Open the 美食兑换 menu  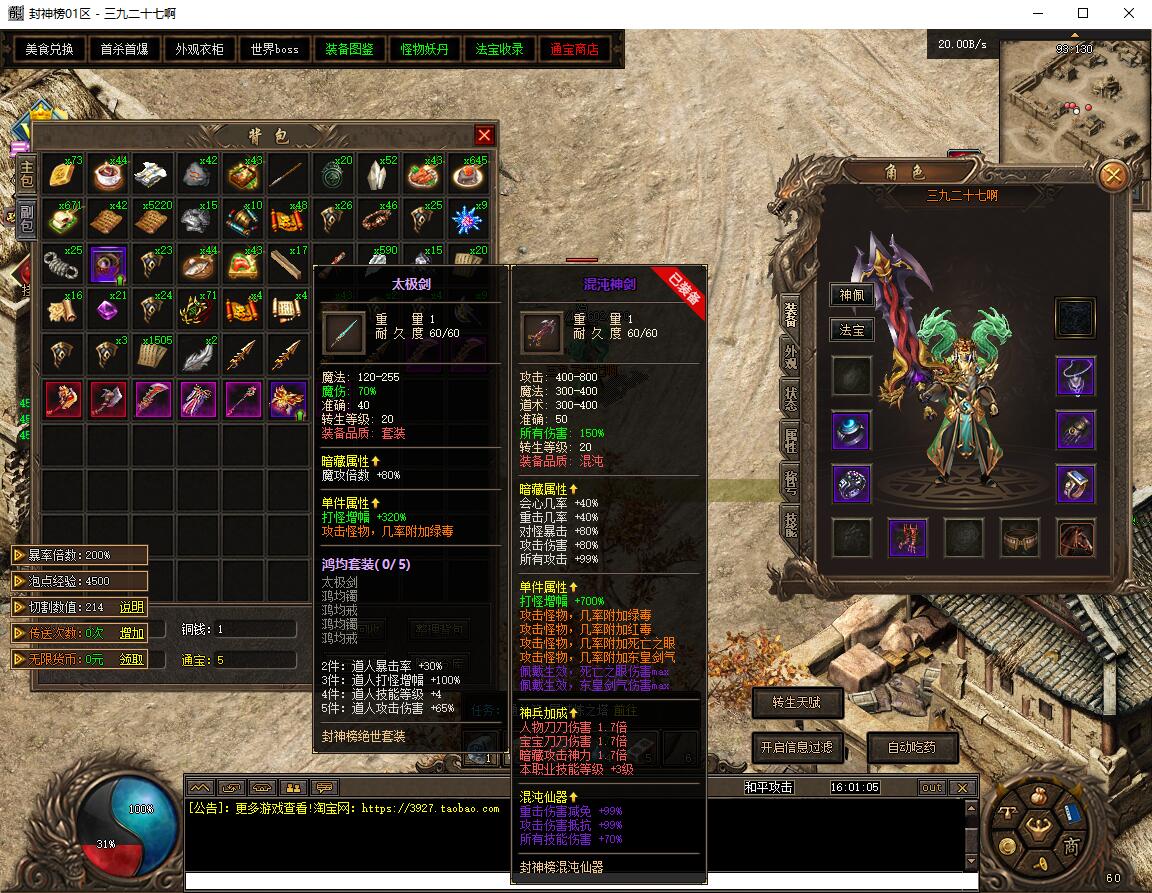point(50,49)
